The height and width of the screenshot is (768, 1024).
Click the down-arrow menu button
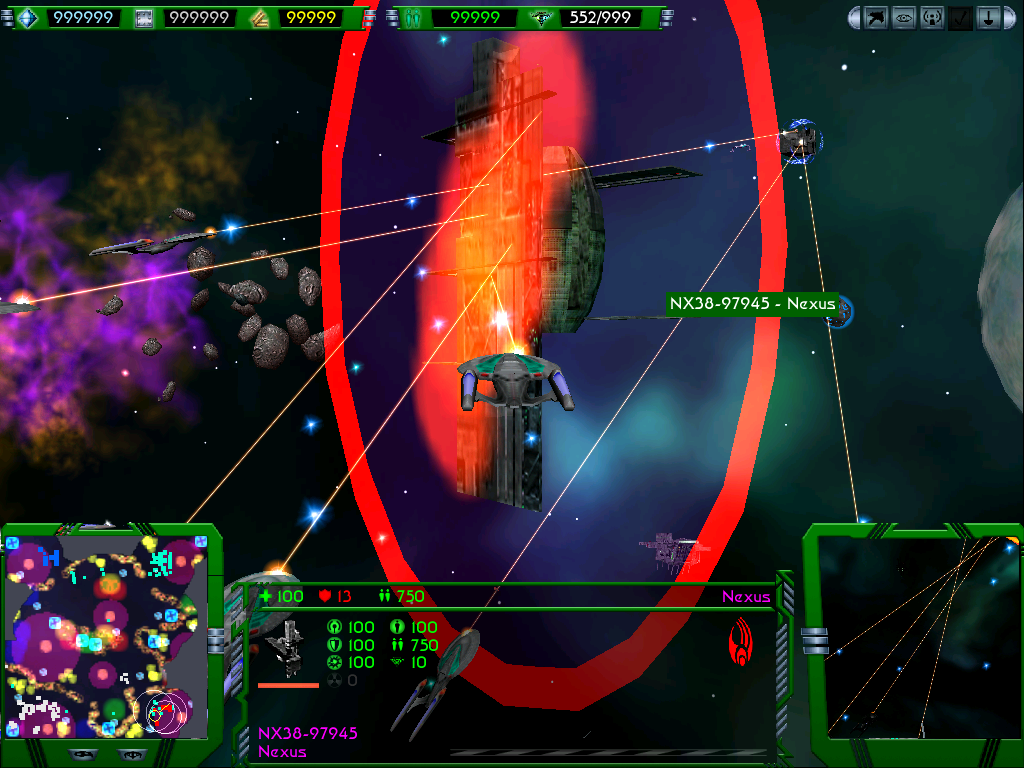click(x=988, y=17)
